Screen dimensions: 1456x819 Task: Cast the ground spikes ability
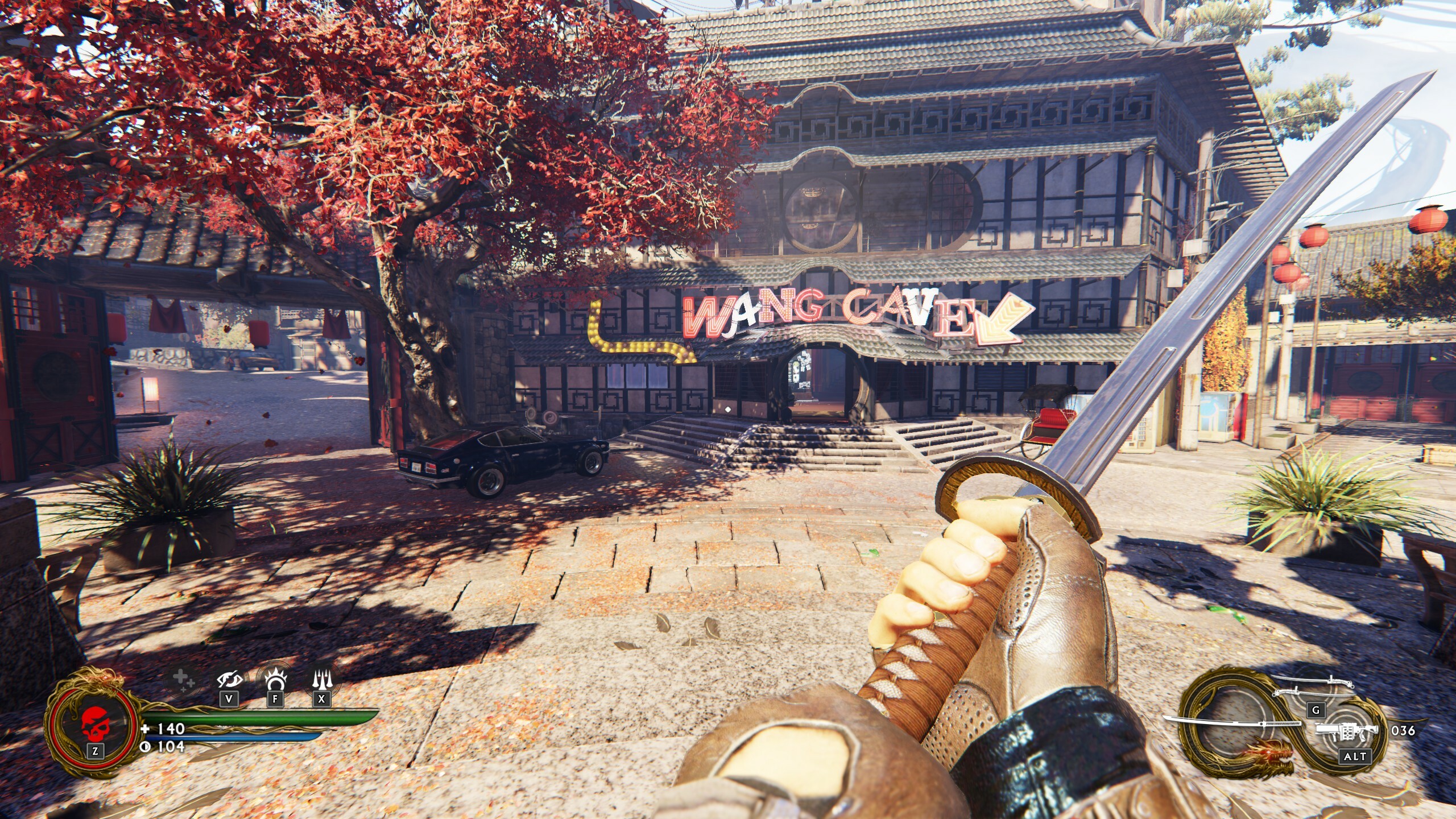[x=321, y=679]
